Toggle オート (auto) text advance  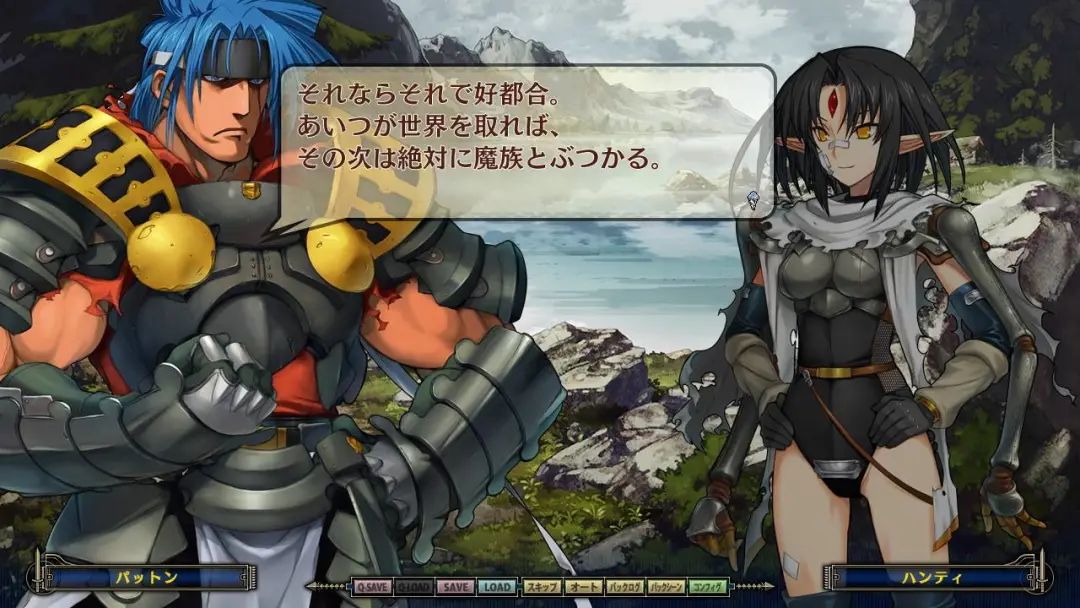tap(583, 587)
